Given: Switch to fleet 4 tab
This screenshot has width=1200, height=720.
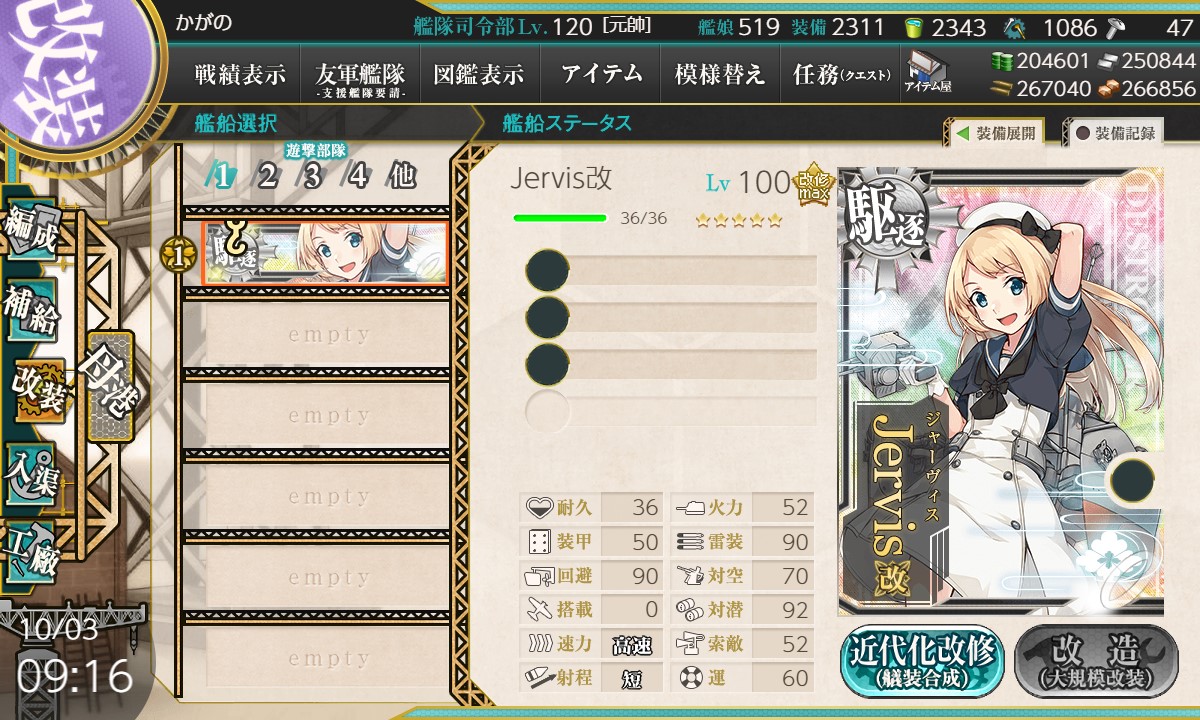Looking at the screenshot, I should pos(357,177).
